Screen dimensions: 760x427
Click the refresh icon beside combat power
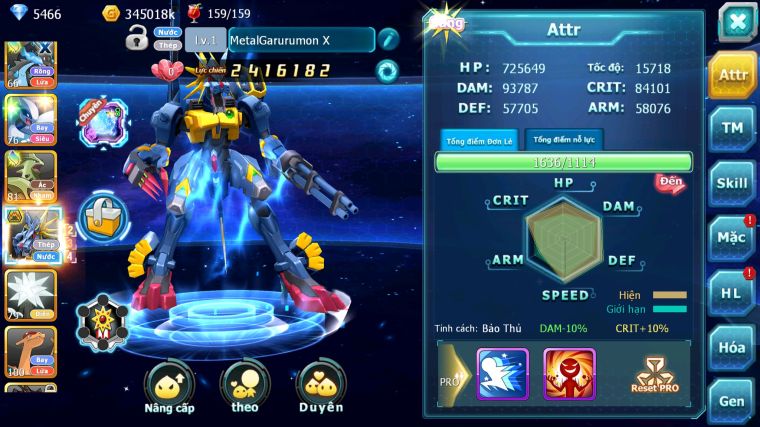click(386, 70)
